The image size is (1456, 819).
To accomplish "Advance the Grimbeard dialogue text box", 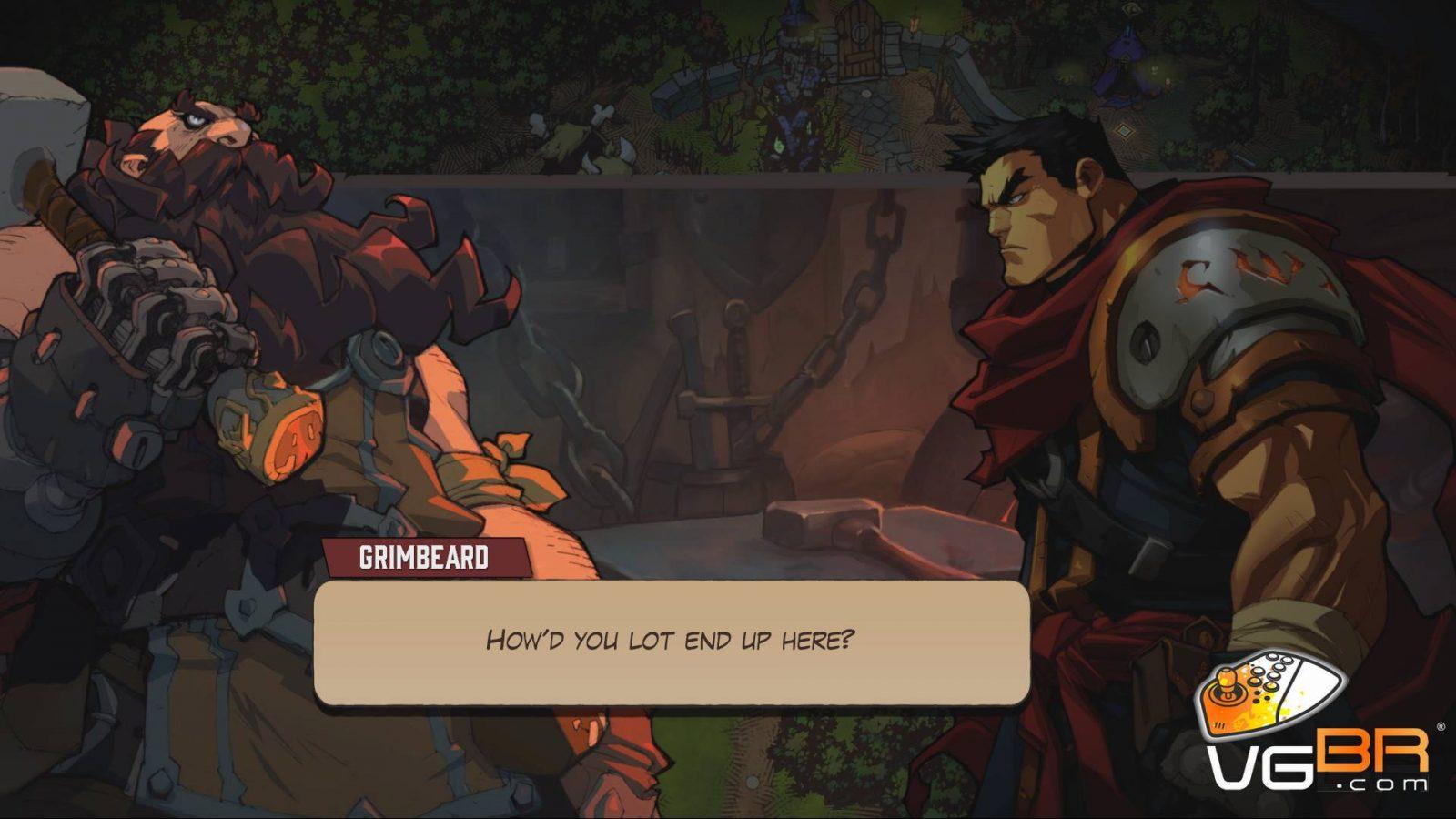I will [672, 642].
